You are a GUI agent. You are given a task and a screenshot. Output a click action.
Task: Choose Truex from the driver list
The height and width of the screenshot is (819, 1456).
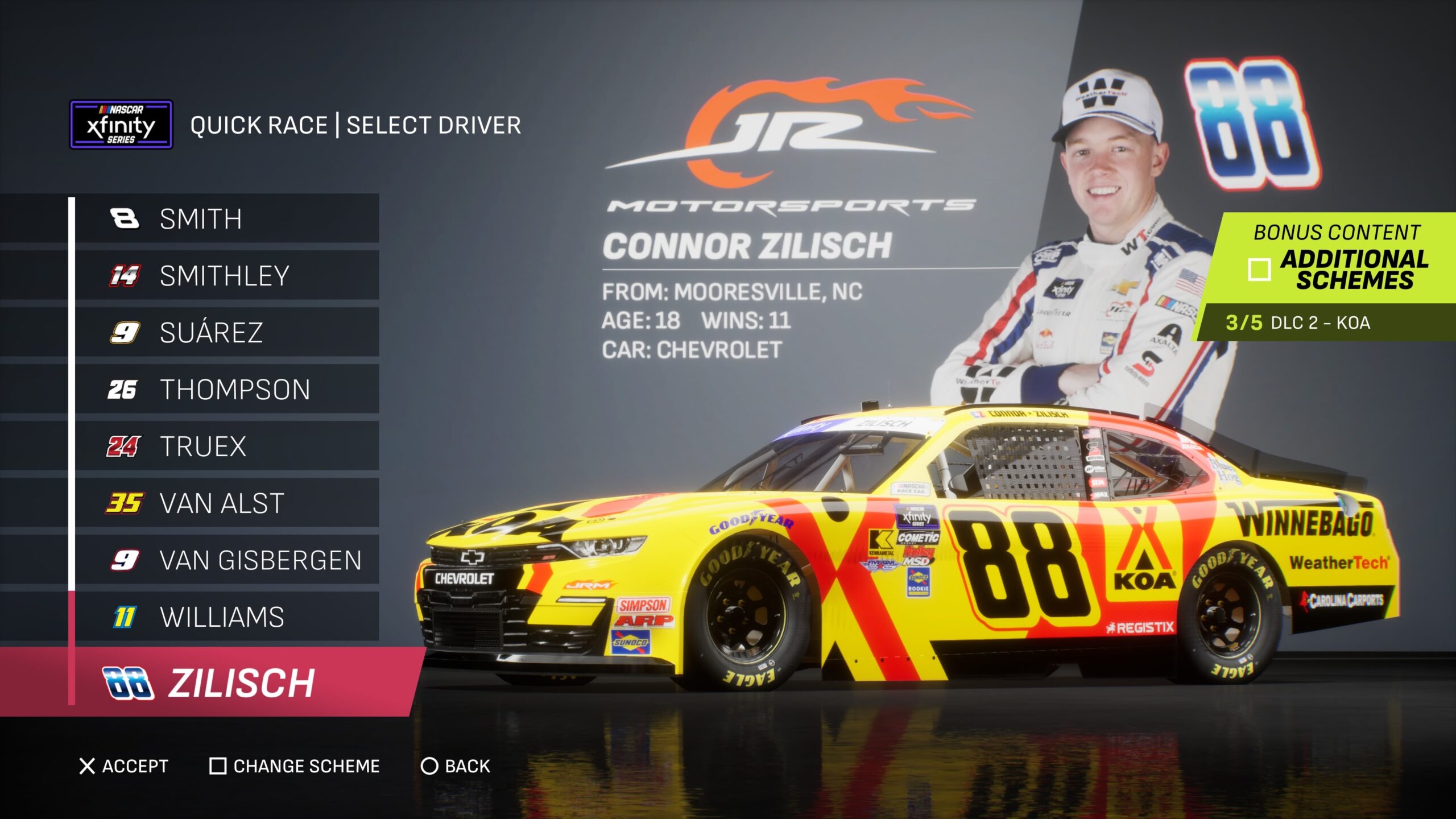(x=226, y=446)
